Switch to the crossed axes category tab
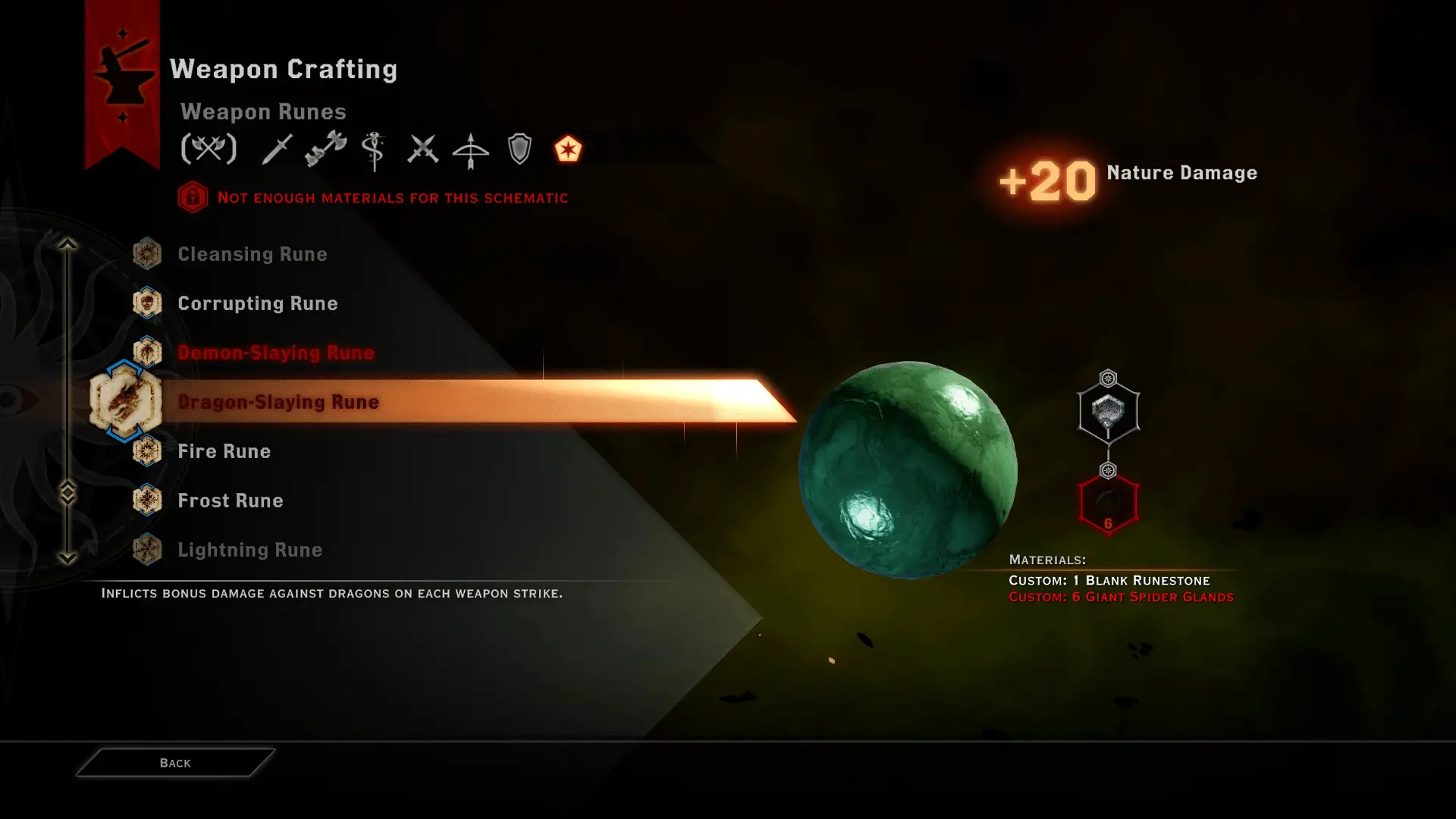The height and width of the screenshot is (819, 1456). click(x=209, y=149)
